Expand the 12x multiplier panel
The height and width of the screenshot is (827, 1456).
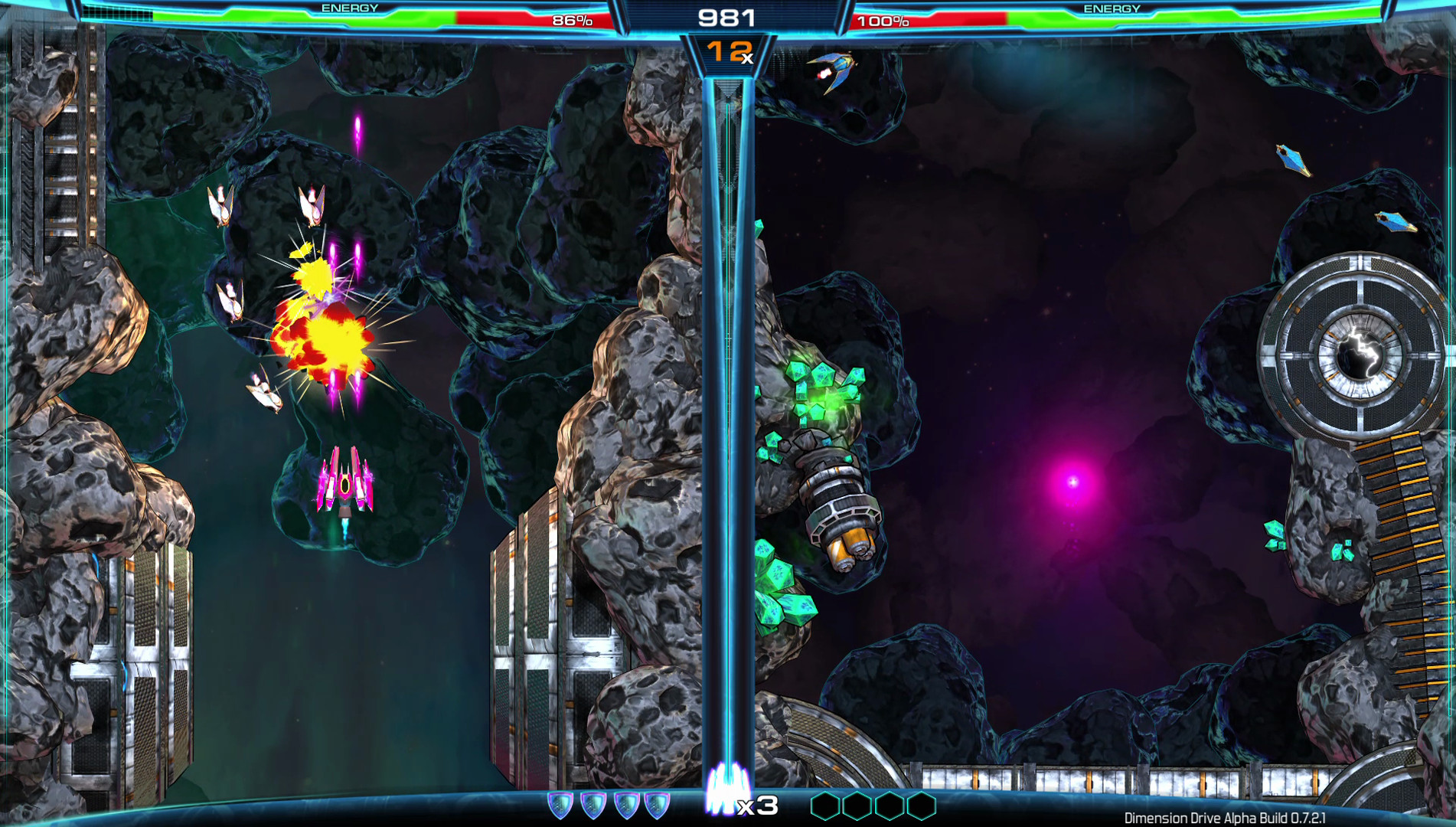(x=727, y=52)
